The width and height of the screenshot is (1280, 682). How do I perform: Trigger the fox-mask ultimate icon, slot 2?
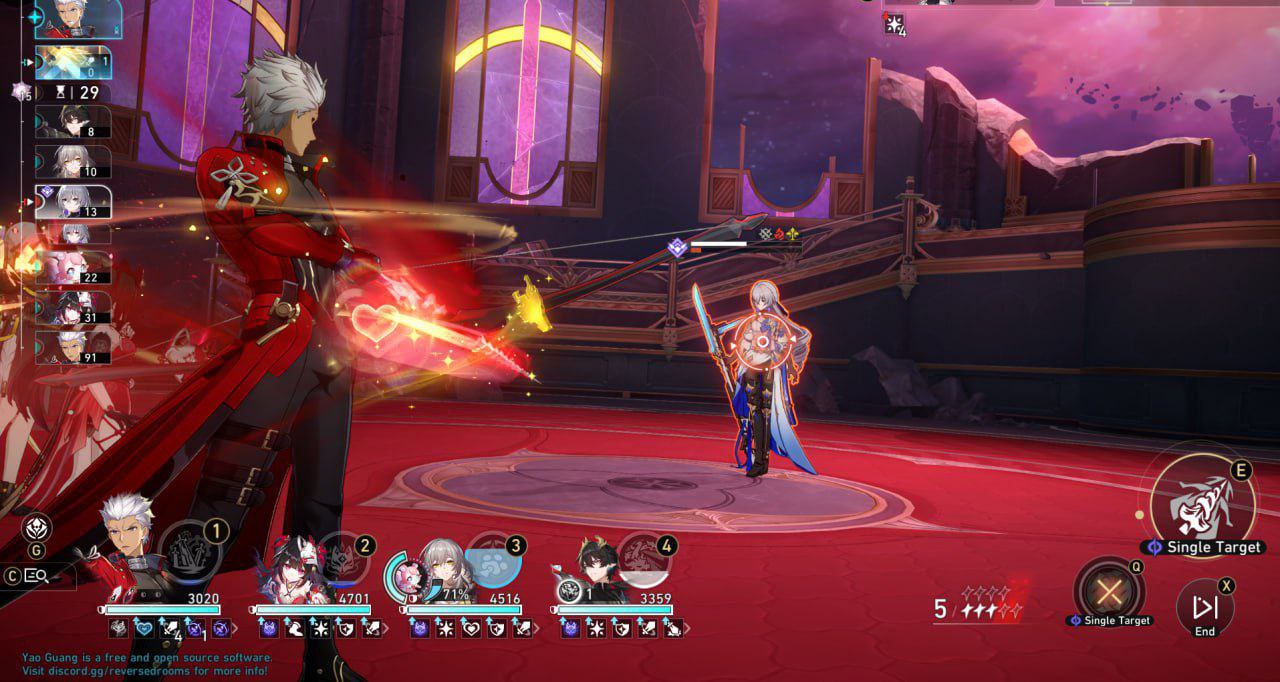pos(340,555)
